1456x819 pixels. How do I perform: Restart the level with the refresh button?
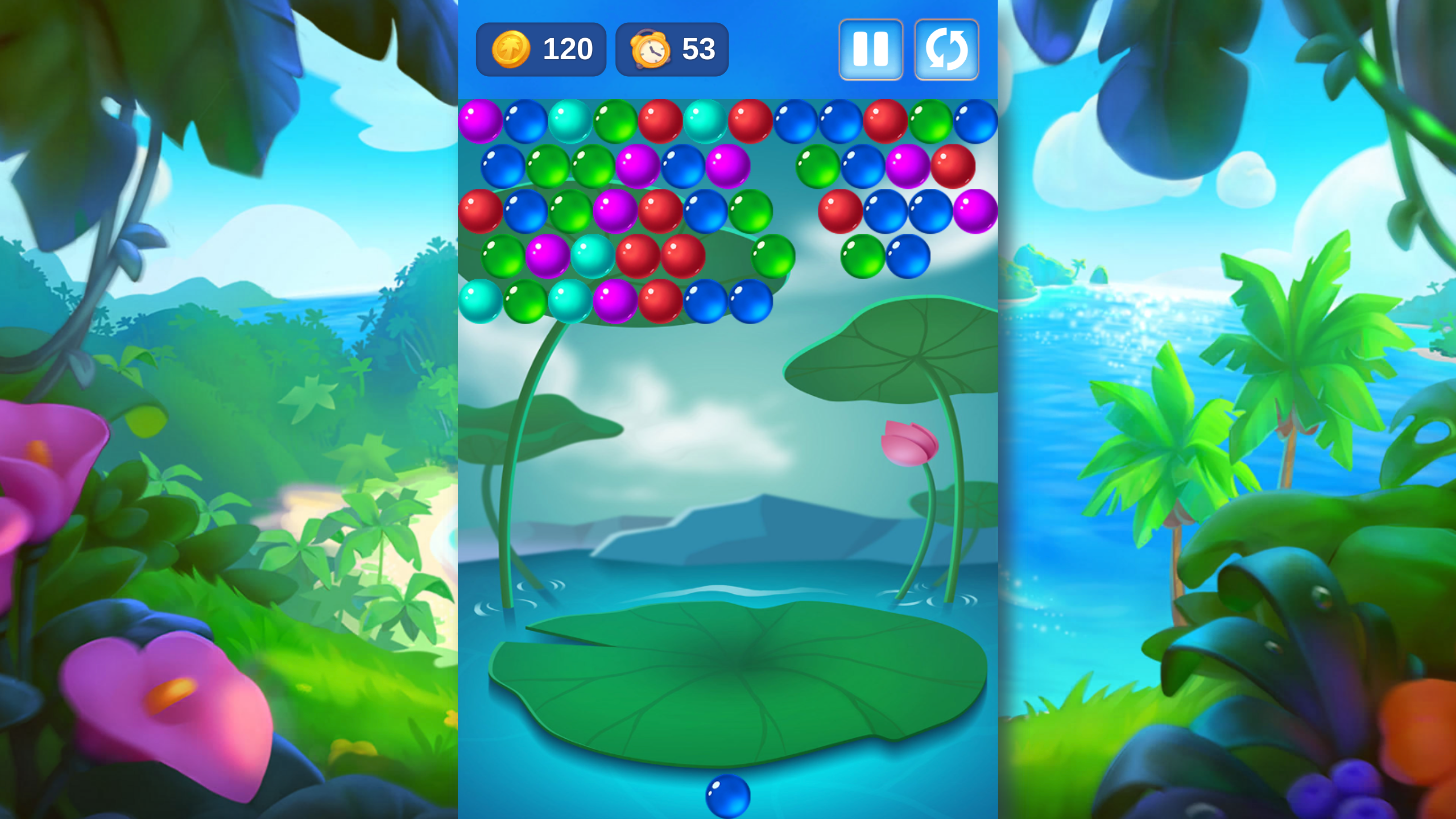click(x=946, y=49)
